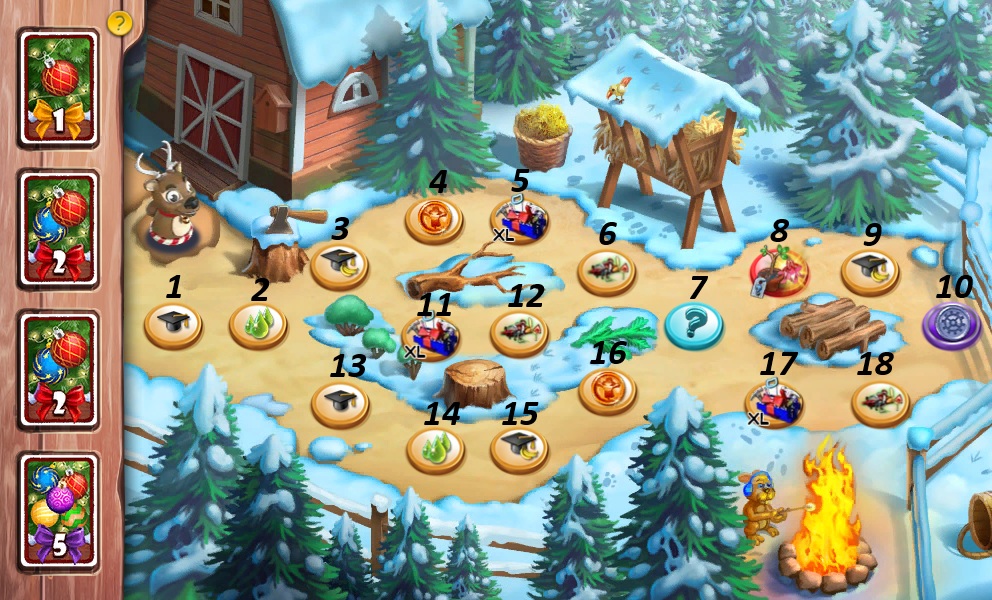This screenshot has width=992, height=600.
Task: Open the yellow question mark help button
Action: click(x=119, y=23)
